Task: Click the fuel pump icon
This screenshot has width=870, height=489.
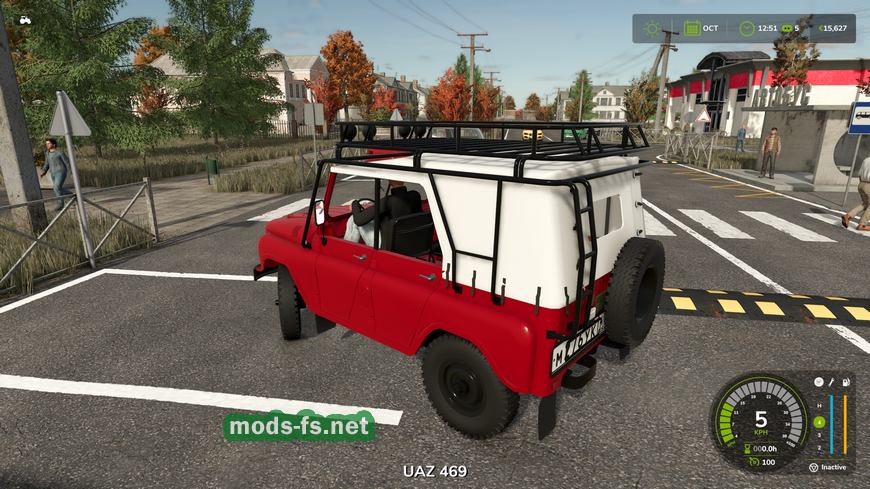Action: 845,382
